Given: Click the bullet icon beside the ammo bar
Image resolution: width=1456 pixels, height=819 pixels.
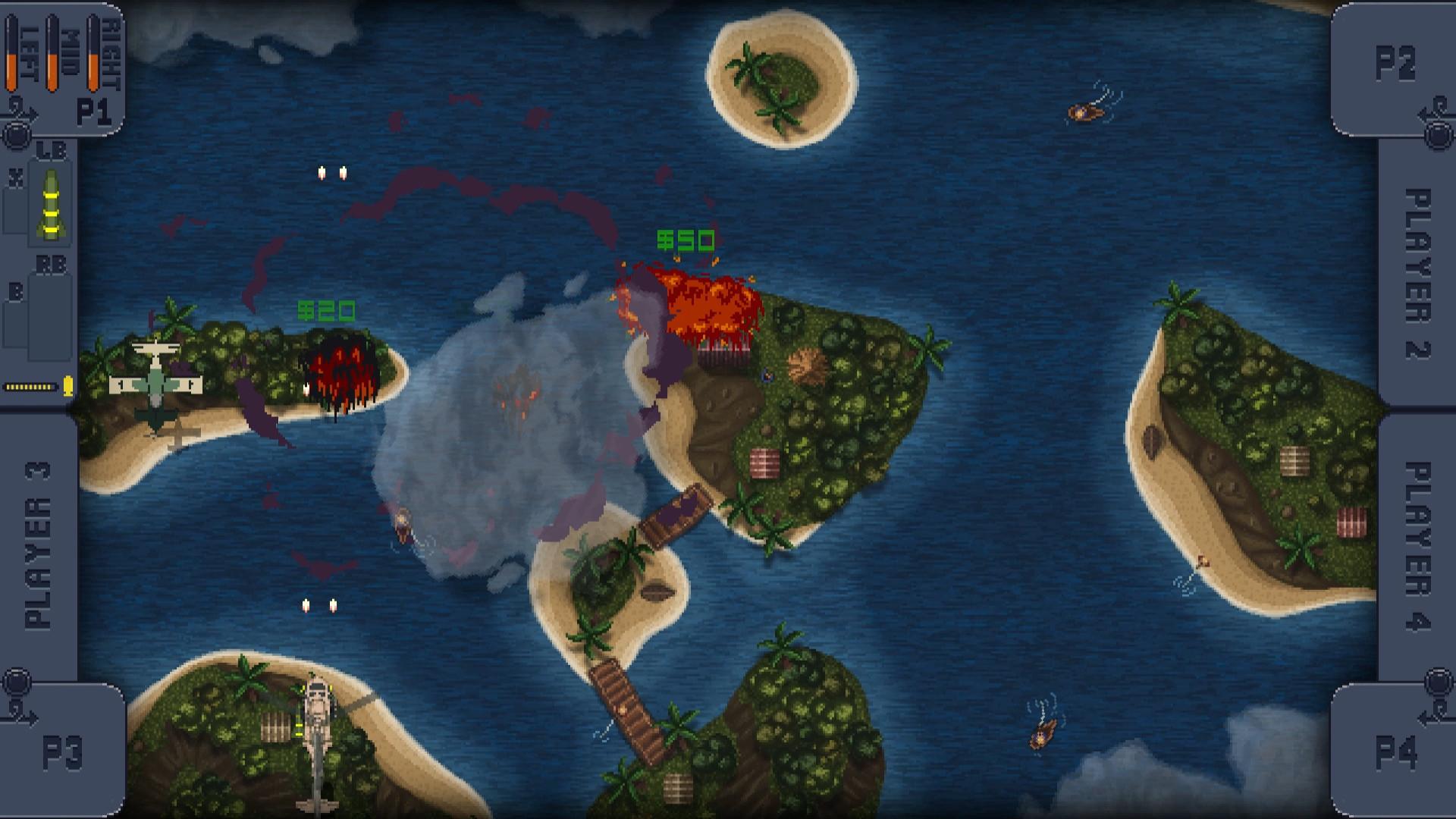Looking at the screenshot, I should pos(68,387).
